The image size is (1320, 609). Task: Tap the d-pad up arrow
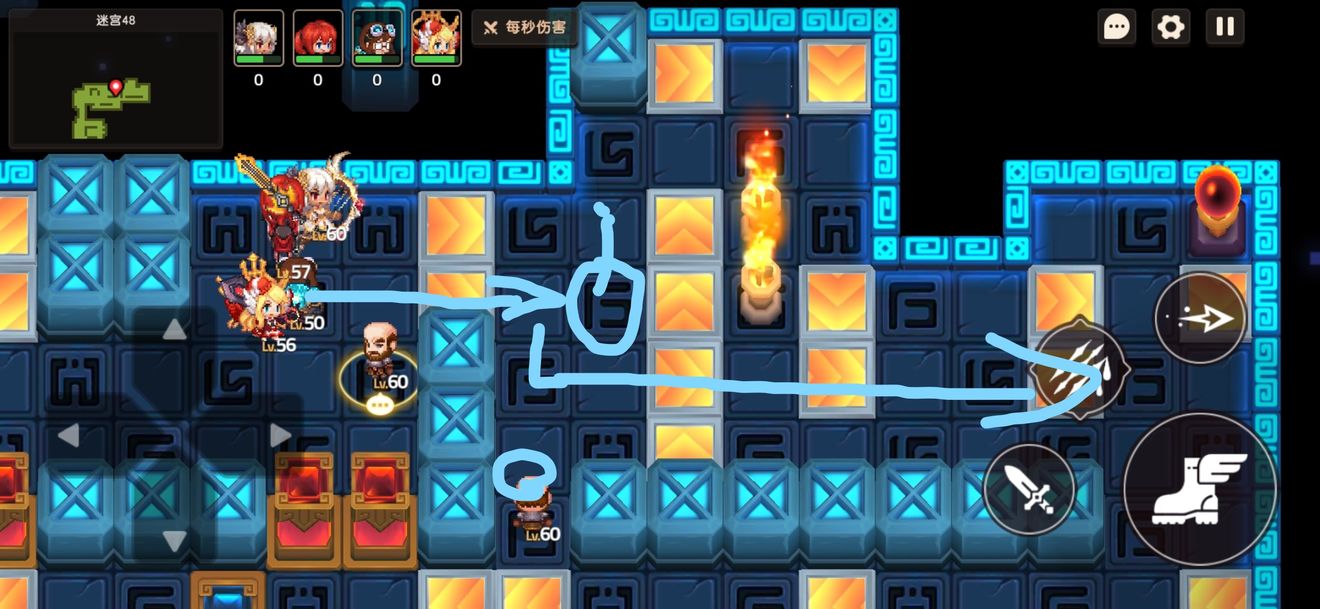[x=175, y=329]
